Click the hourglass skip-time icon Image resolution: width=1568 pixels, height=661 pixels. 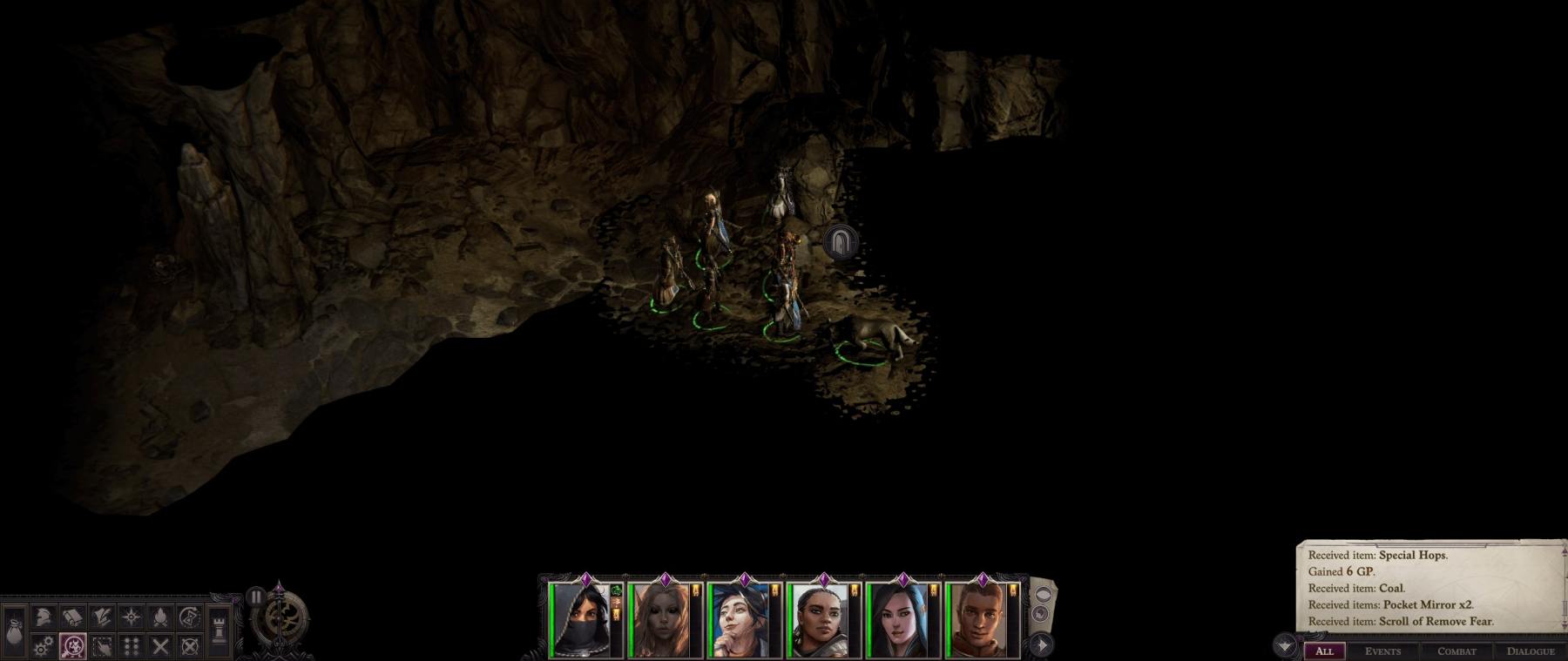pos(190,617)
